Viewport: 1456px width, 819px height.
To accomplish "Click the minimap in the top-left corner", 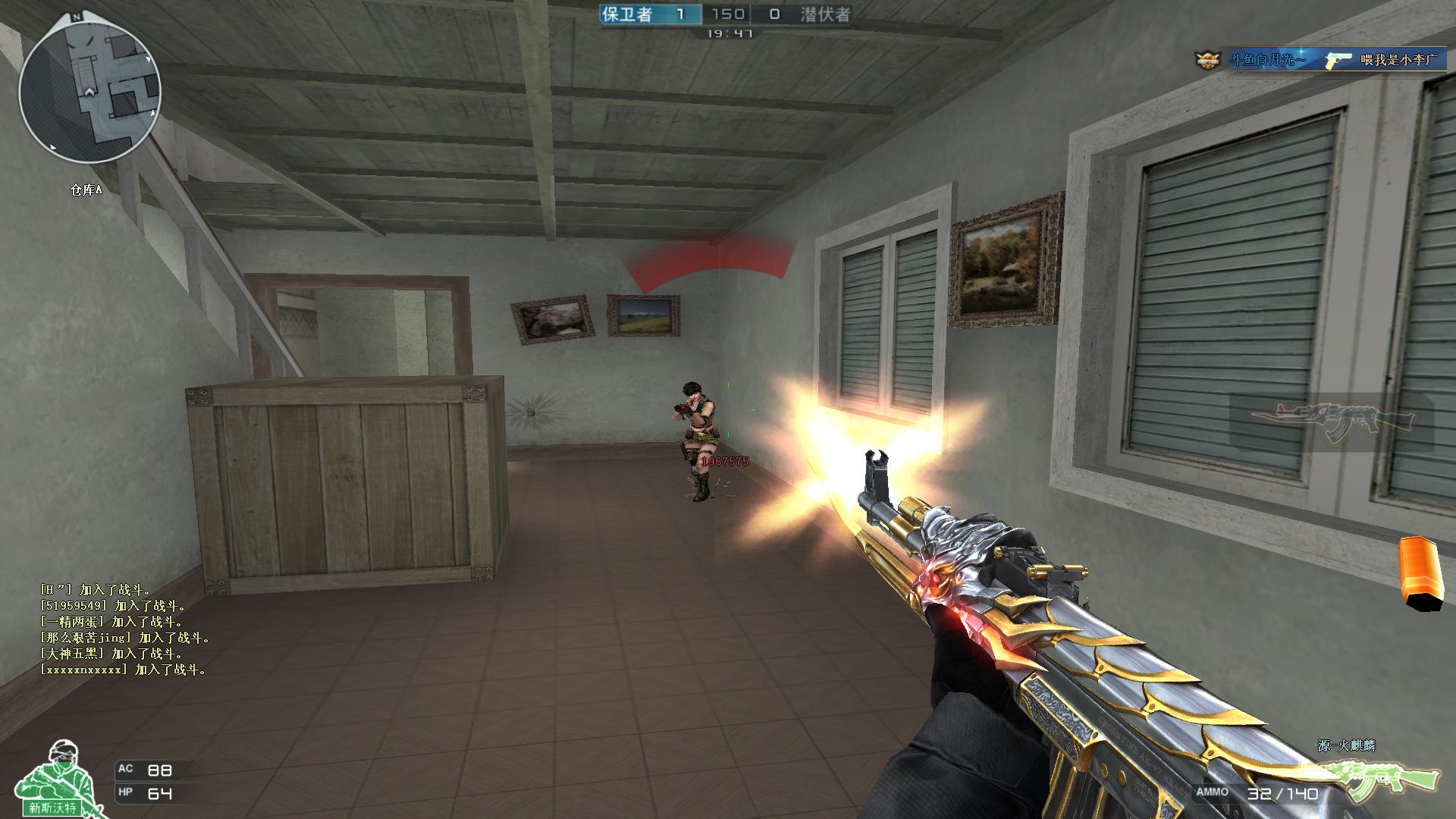I will 91,91.
